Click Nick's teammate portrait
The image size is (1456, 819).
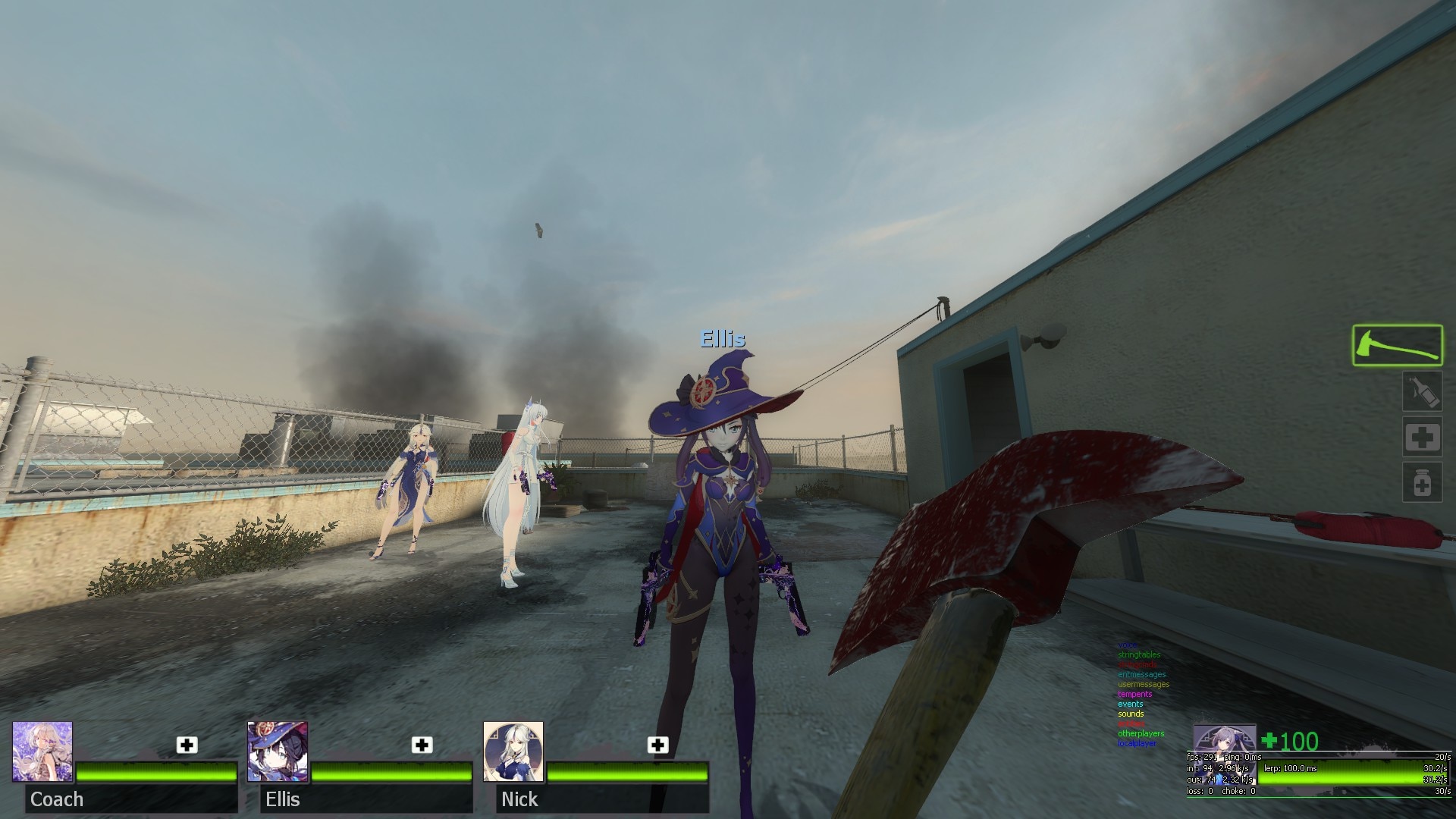click(513, 752)
